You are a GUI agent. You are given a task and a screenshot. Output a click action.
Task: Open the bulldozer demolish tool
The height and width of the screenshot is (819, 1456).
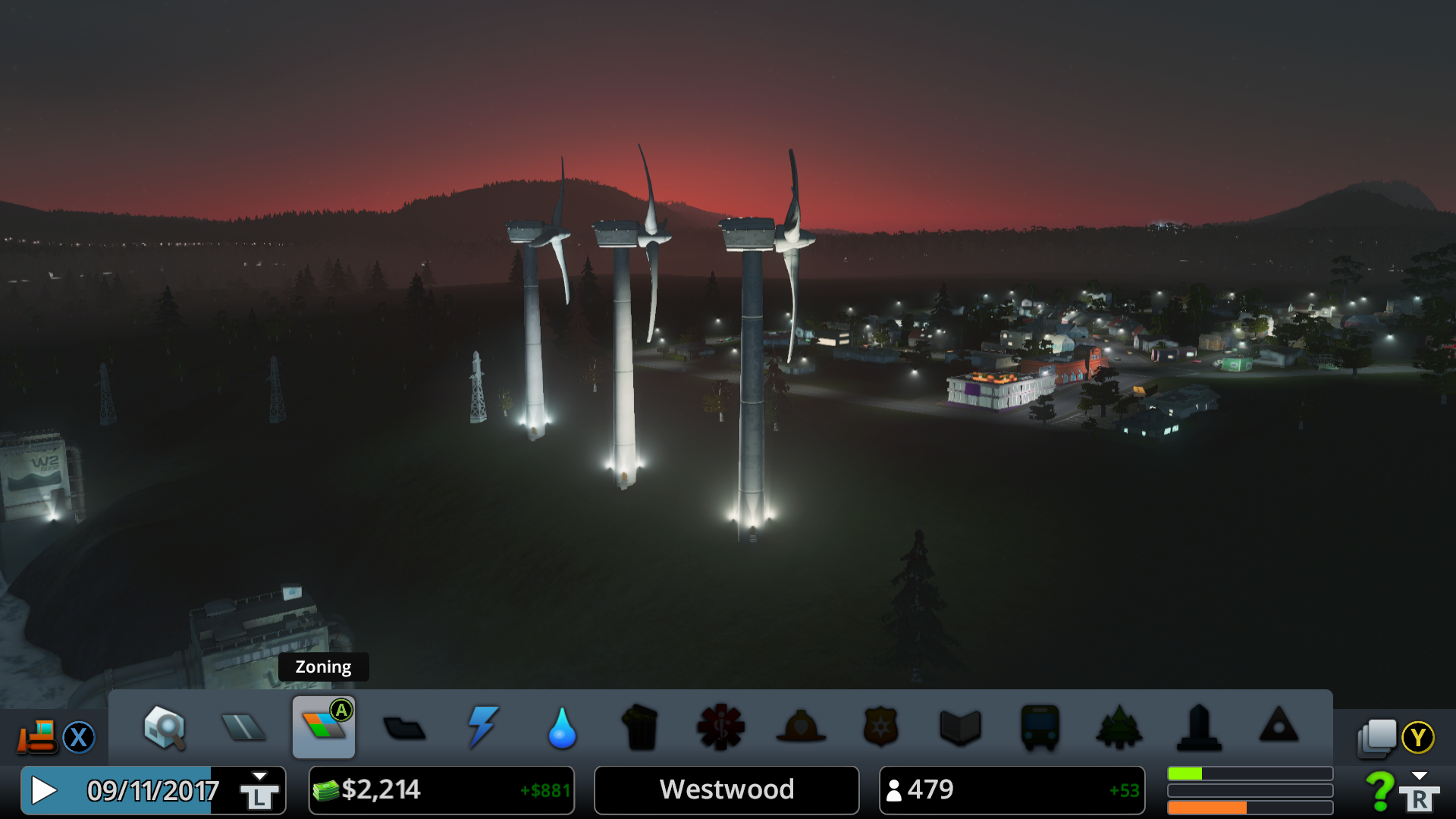point(38,736)
